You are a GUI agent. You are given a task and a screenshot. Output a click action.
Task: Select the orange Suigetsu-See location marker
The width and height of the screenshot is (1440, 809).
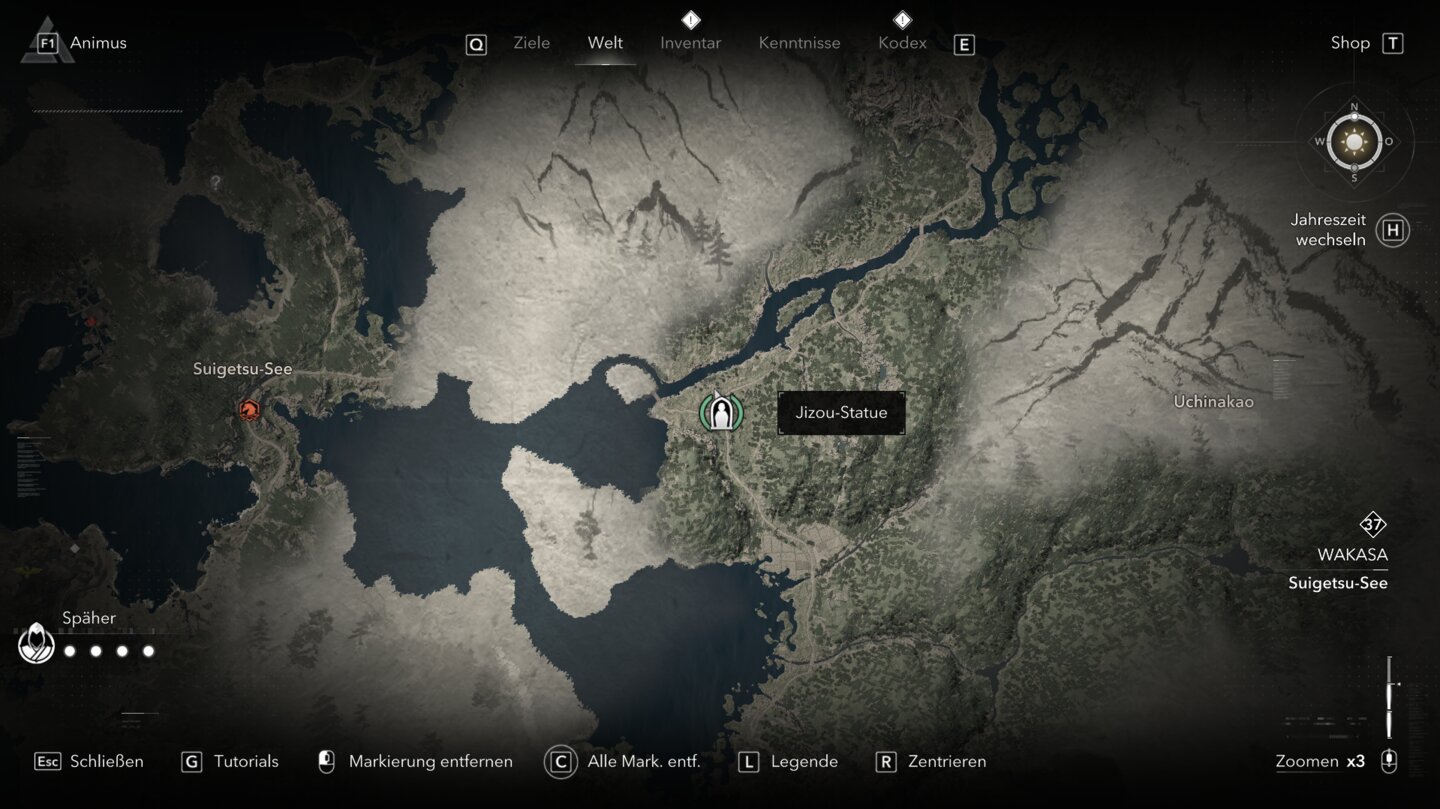point(249,409)
